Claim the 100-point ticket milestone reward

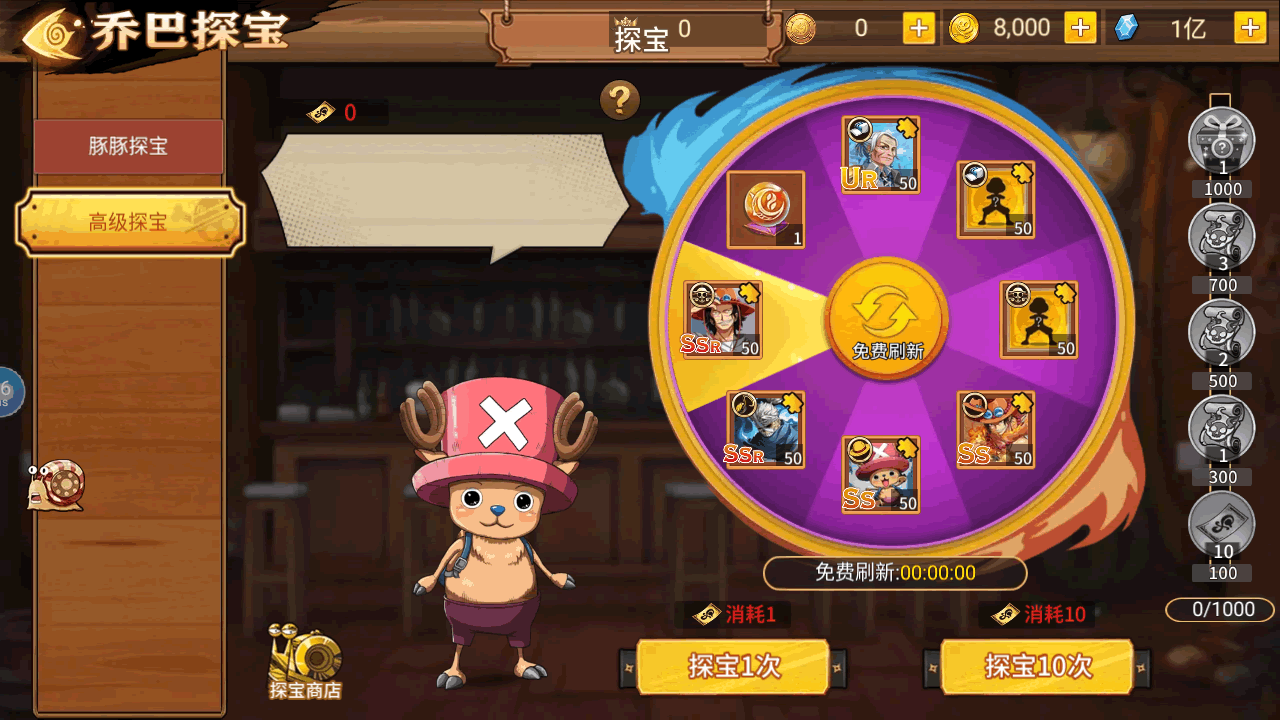coord(1221,526)
